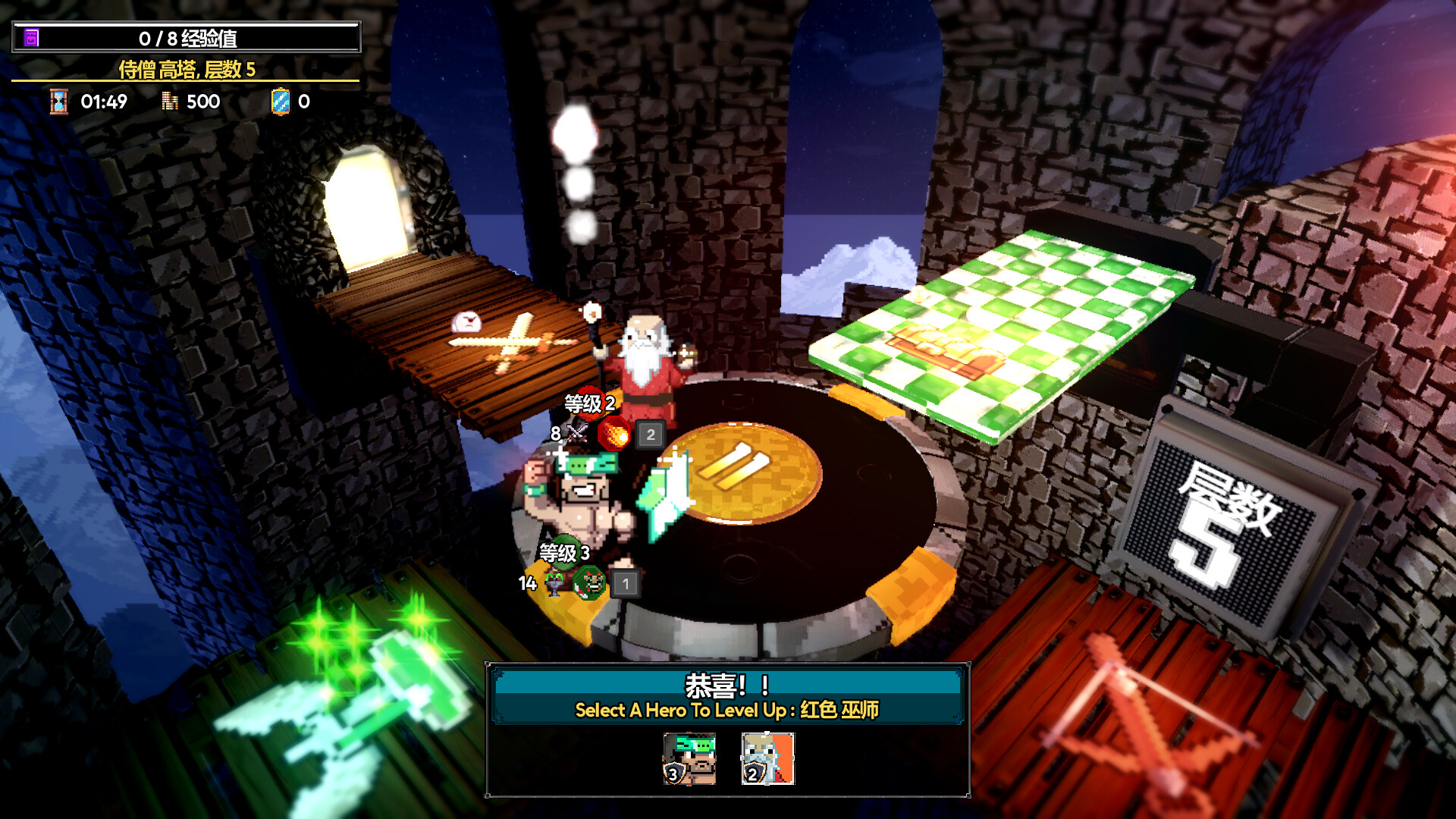Viewport: 1456px width, 819px height.
Task: Select the level 3 brawler hero portrait
Action: click(689, 759)
